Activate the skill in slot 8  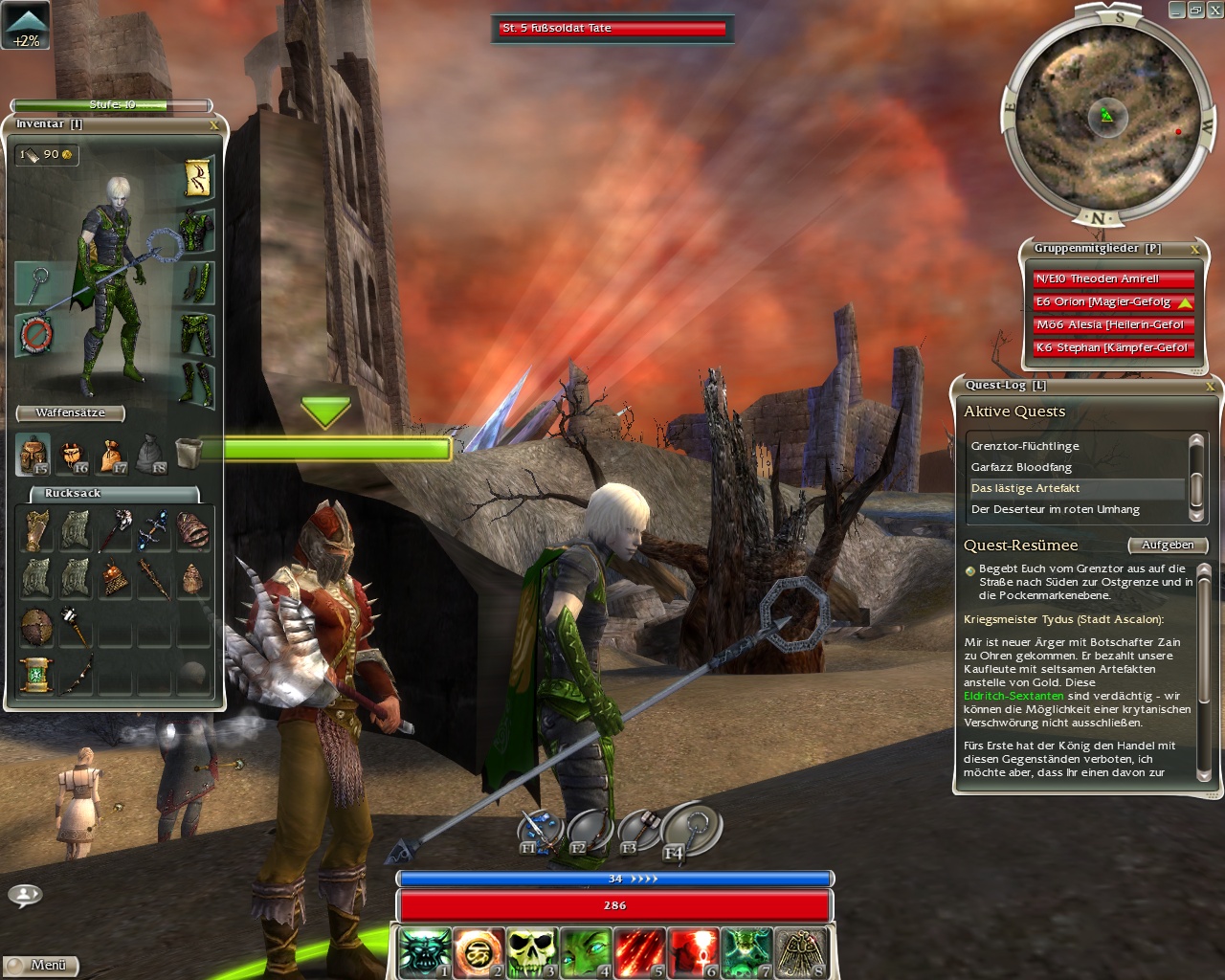[800, 953]
